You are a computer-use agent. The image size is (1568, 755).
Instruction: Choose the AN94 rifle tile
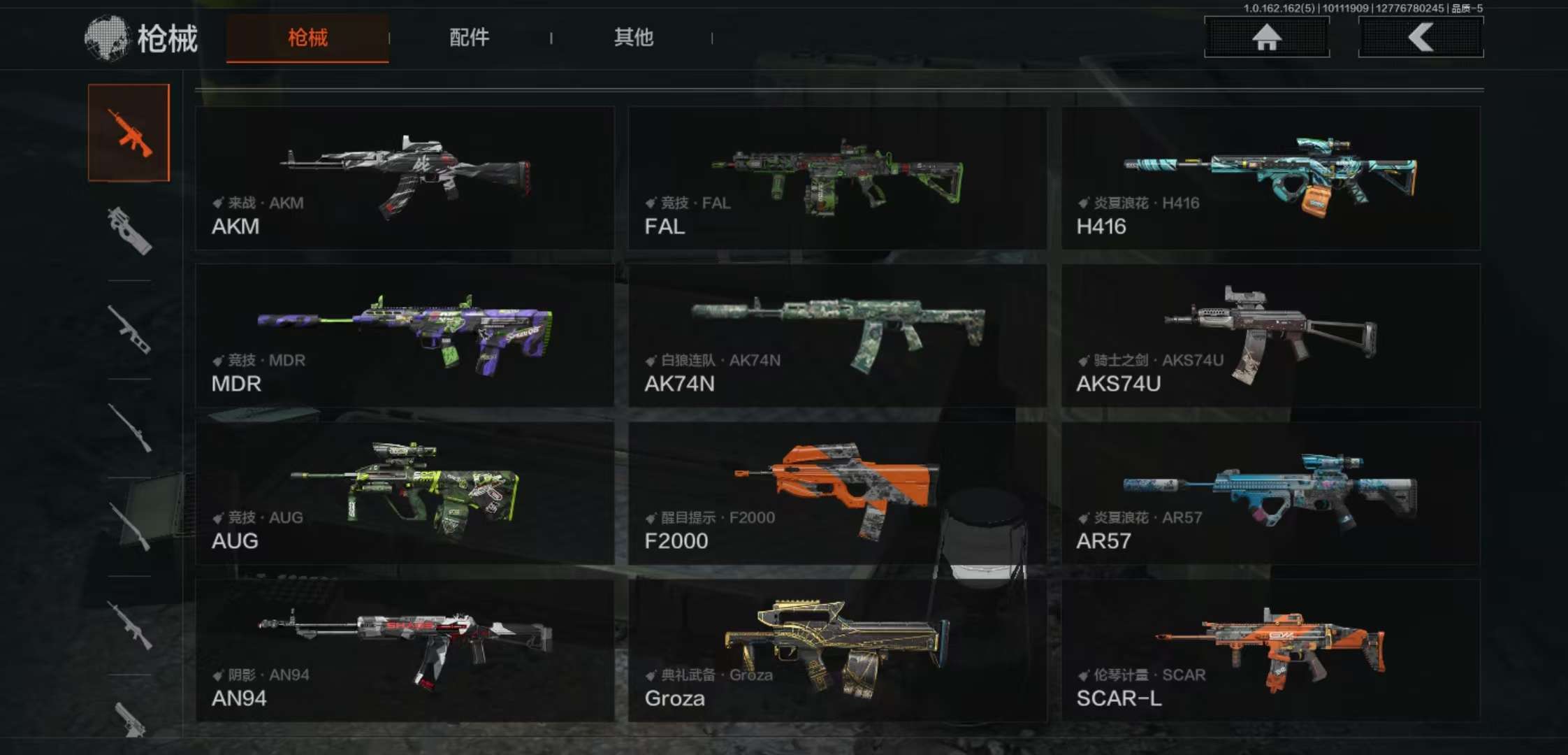point(405,650)
